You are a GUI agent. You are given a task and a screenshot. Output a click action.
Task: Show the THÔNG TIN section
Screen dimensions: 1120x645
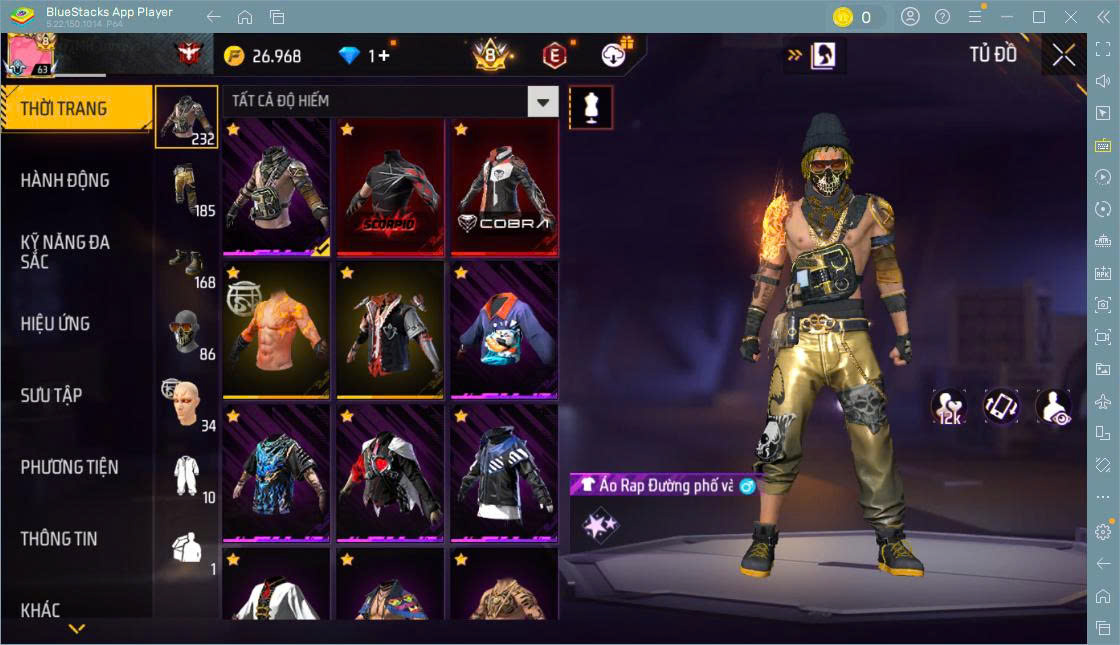59,538
